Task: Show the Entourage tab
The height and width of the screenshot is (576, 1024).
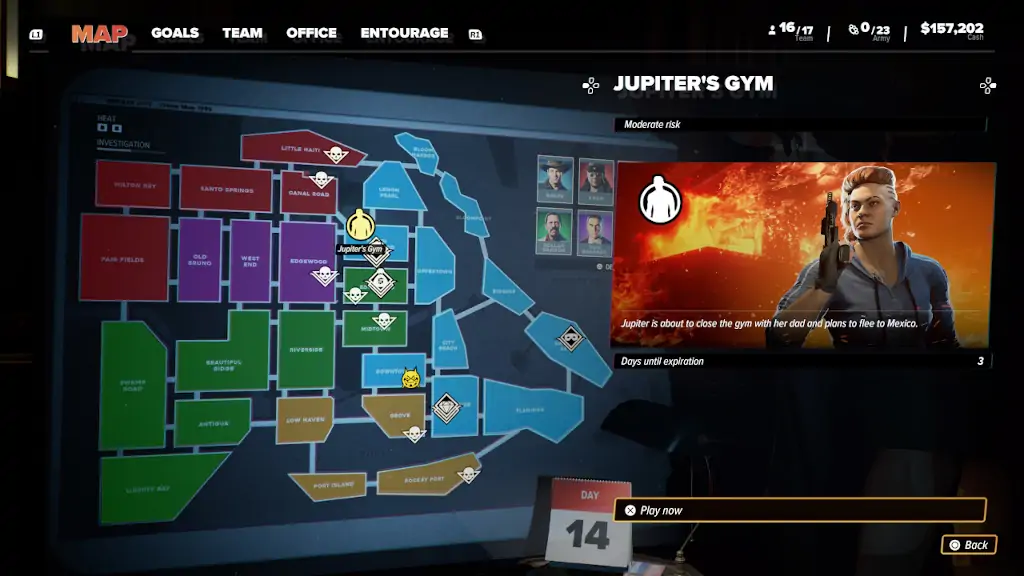Action: click(x=404, y=33)
